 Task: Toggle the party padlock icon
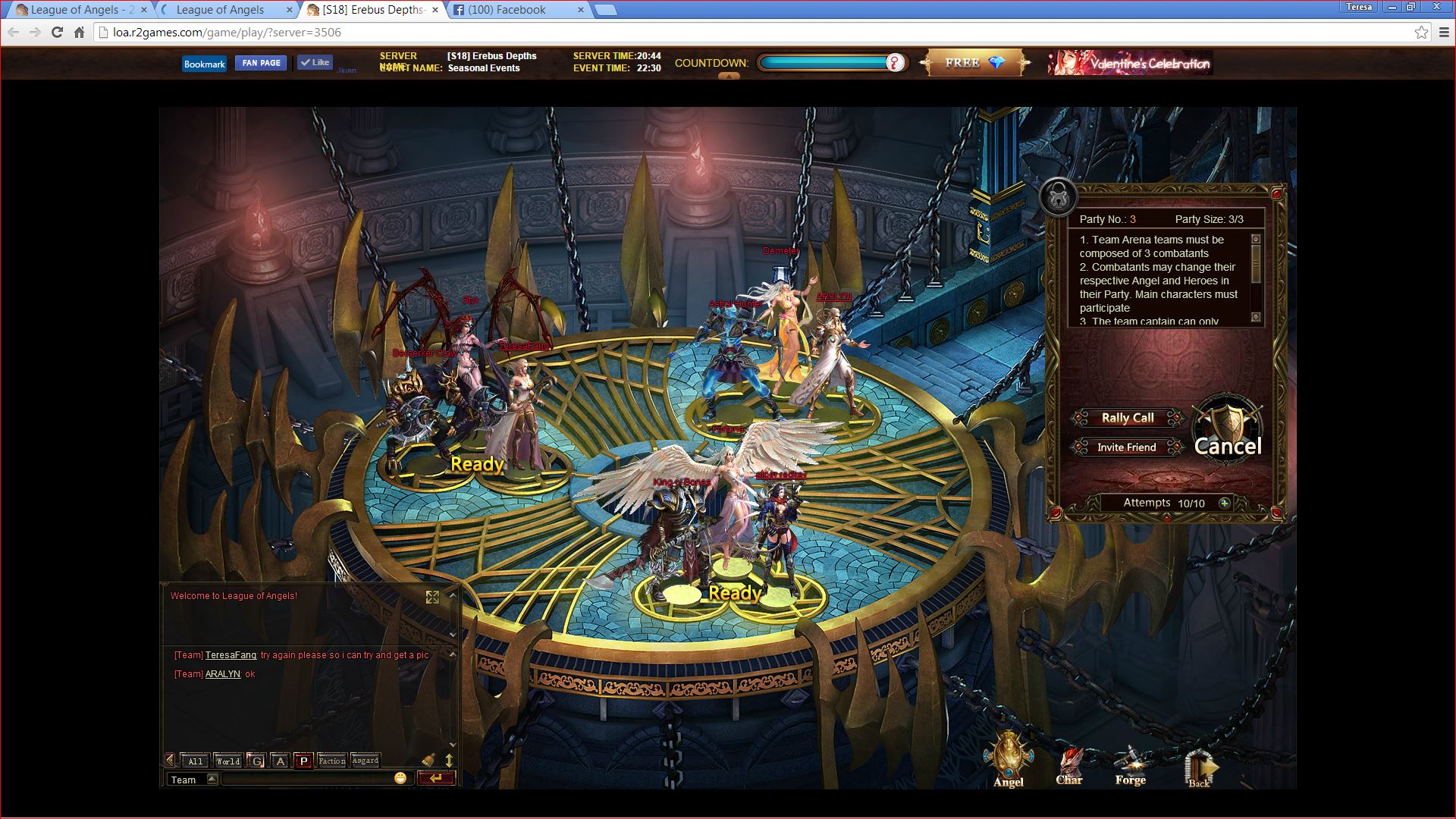click(1058, 198)
